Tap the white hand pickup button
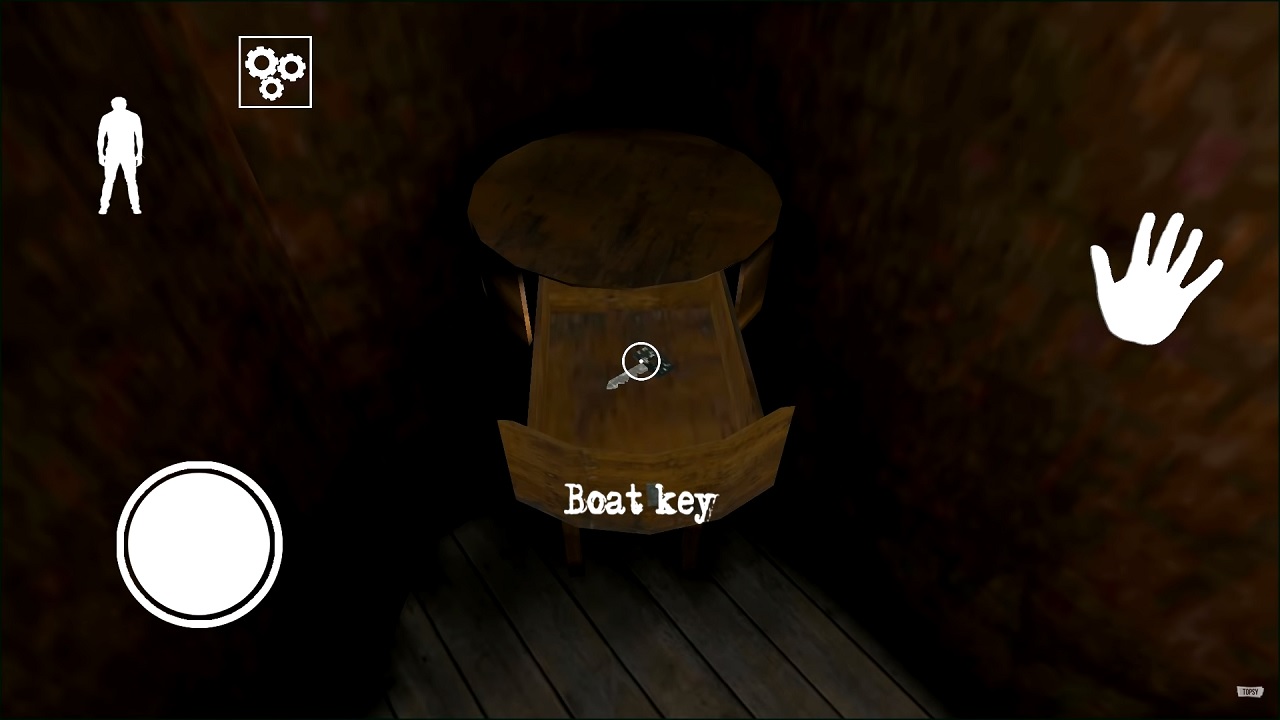Image resolution: width=1280 pixels, height=720 pixels. (x=1153, y=279)
